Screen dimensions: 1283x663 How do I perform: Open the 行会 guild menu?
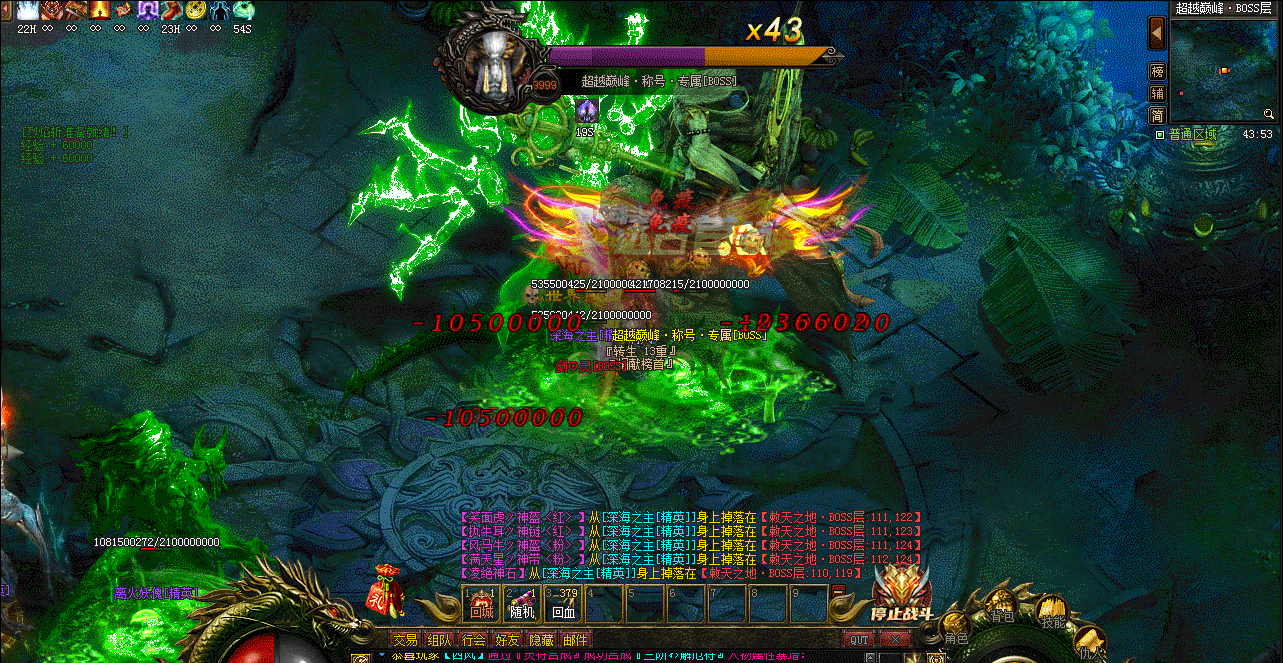tap(474, 640)
